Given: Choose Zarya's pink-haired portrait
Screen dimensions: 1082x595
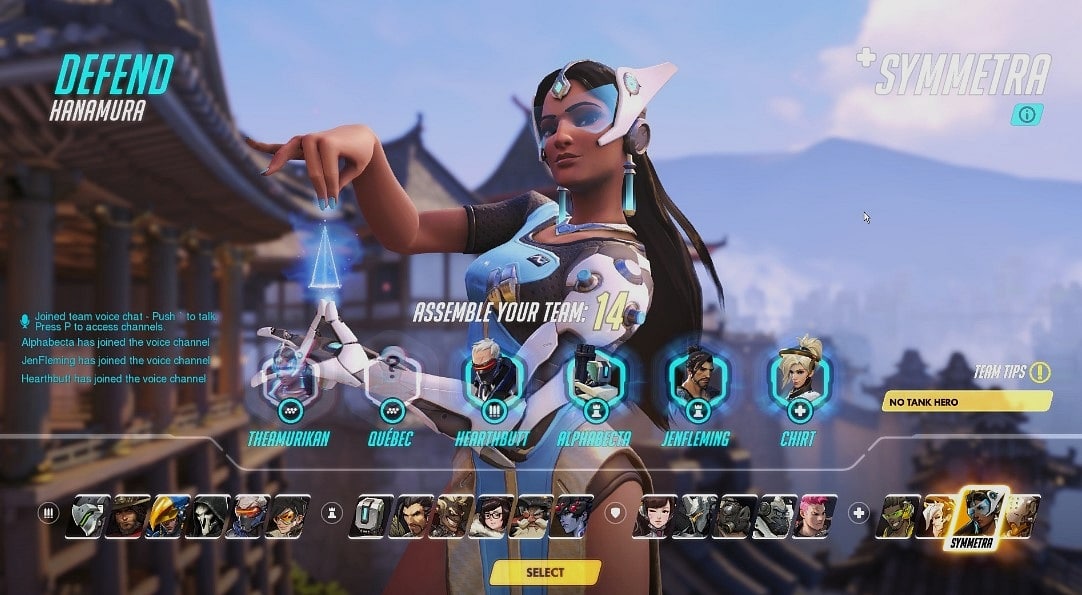Looking at the screenshot, I should coord(816,516).
